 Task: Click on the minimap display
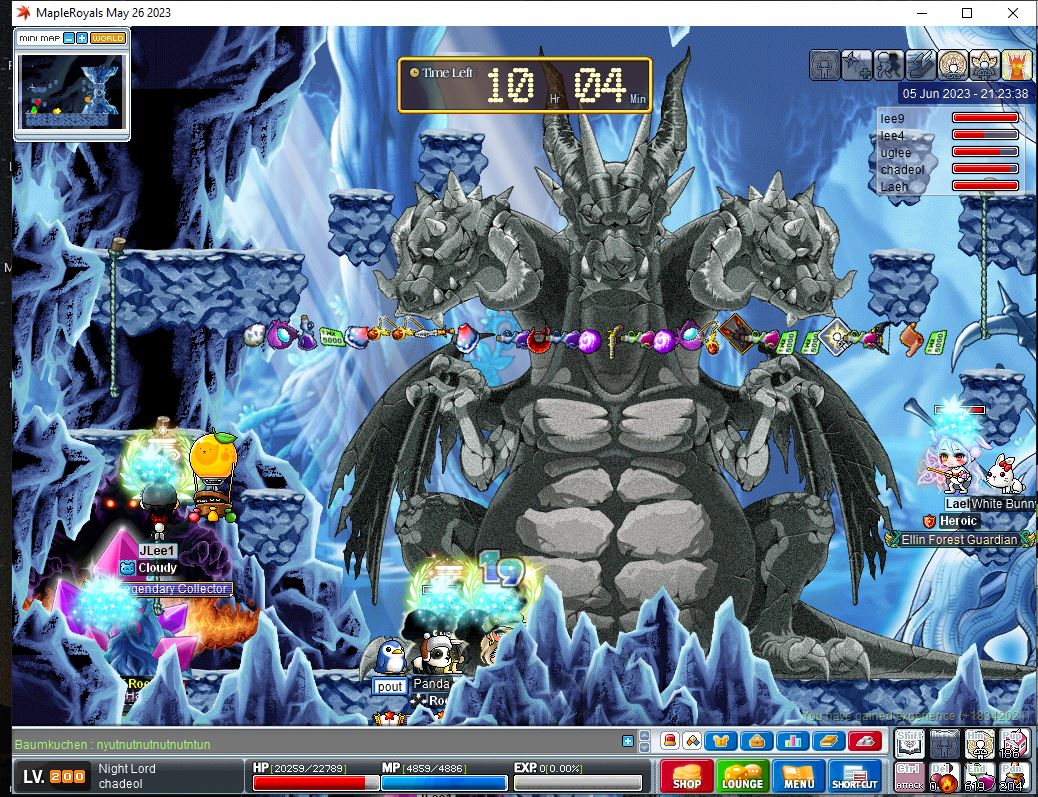click(x=72, y=90)
